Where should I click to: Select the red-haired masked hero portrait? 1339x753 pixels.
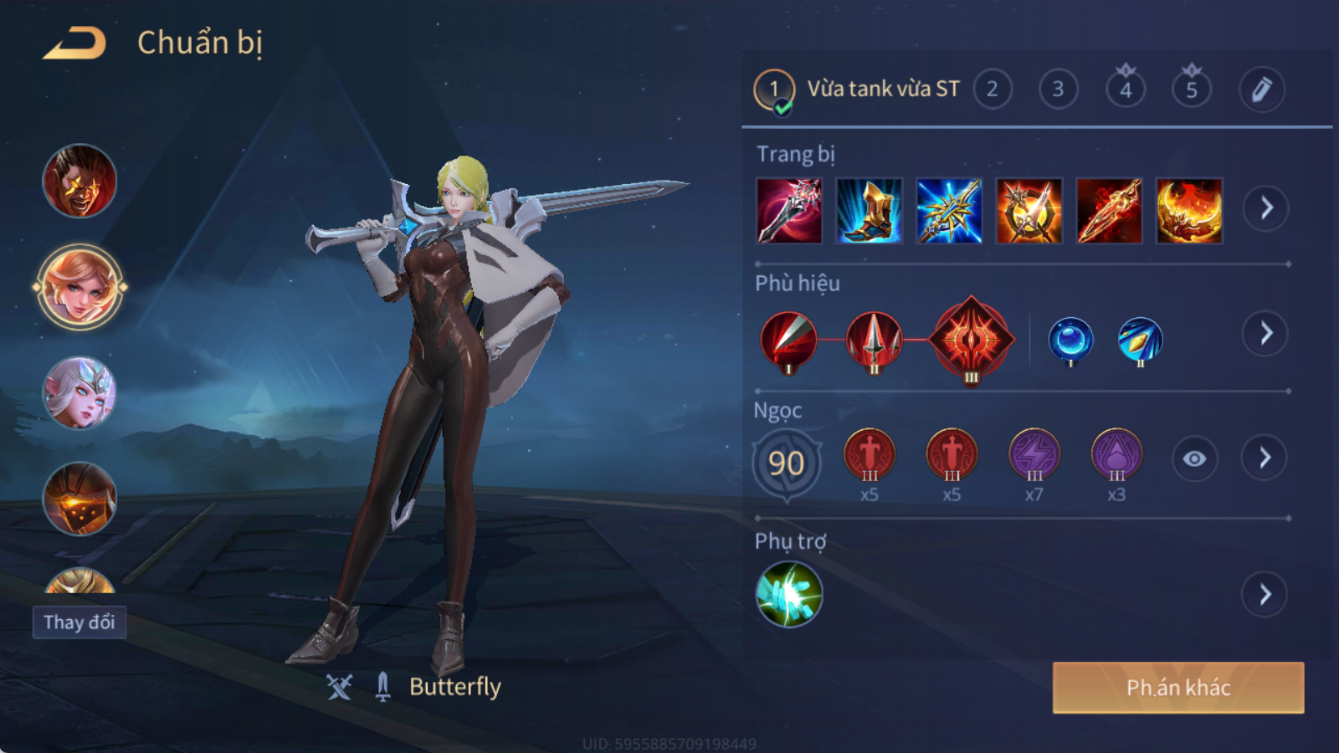(x=80, y=182)
